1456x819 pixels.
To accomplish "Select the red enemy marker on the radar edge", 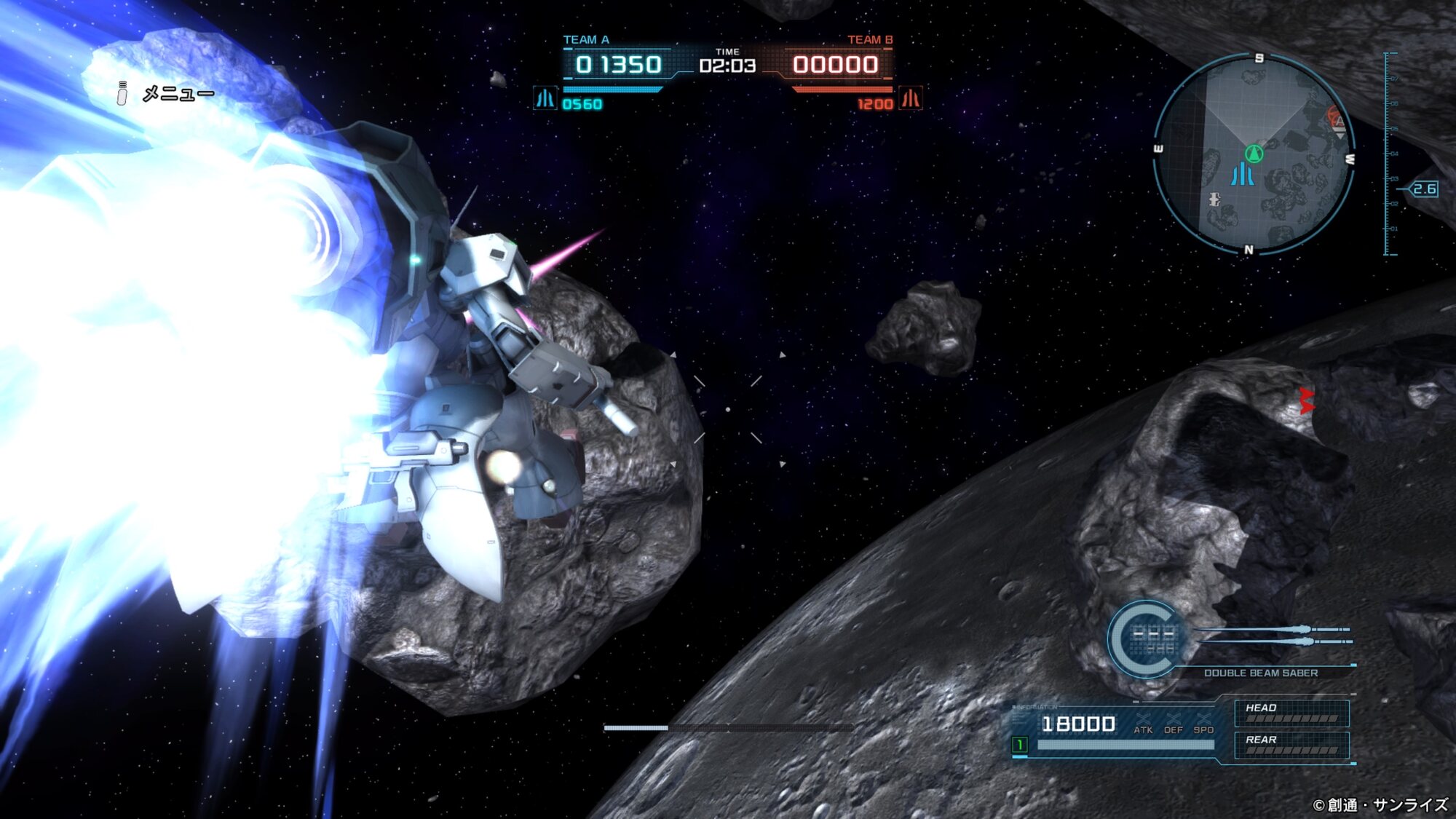I will click(x=1335, y=118).
